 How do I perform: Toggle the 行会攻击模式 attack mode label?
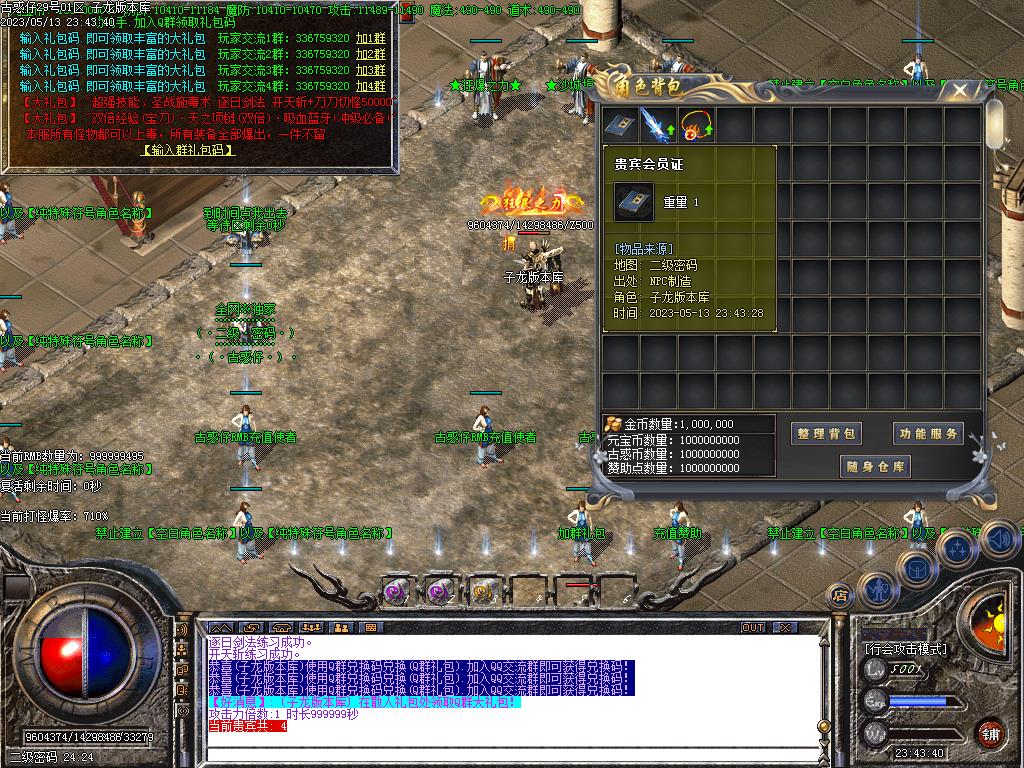coord(906,648)
